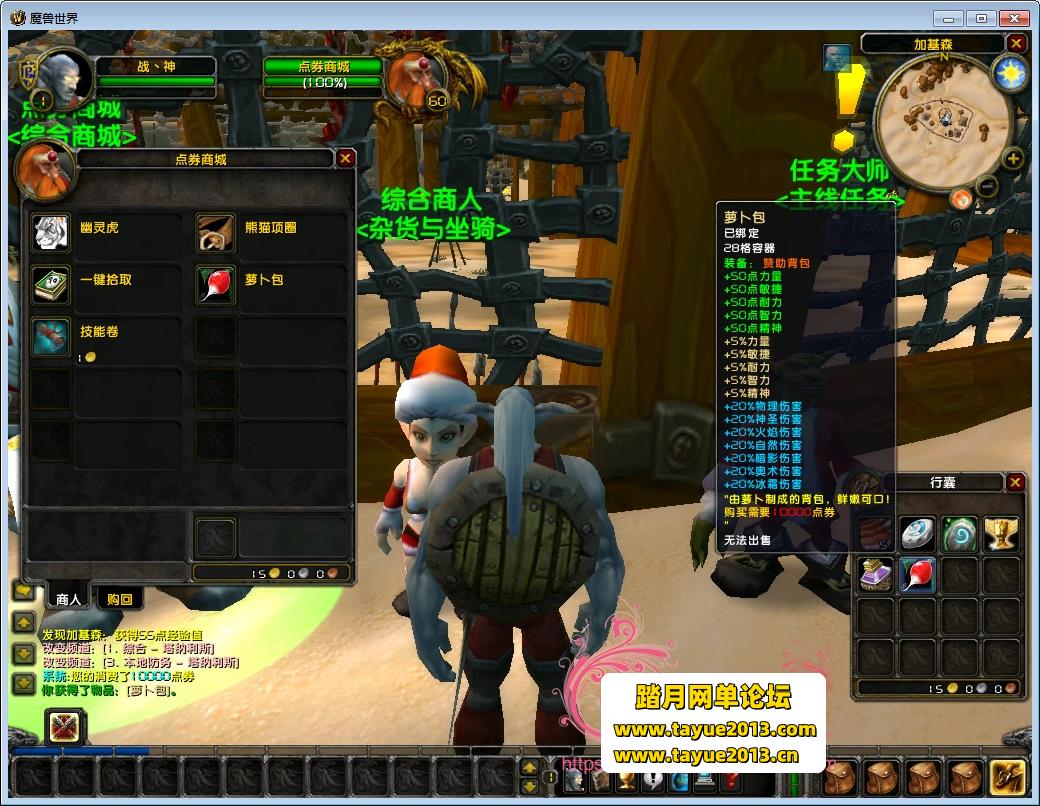
Task: Zoom in the minimap
Action: 1013,158
